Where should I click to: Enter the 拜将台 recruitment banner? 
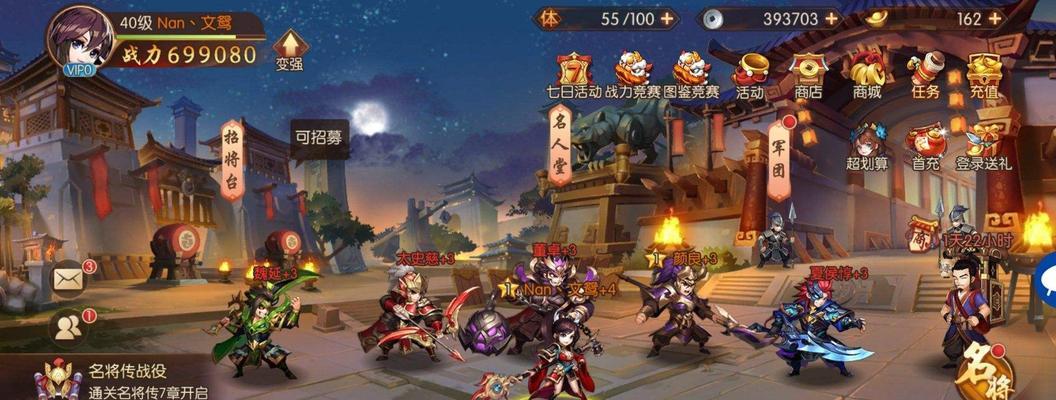tap(231, 159)
